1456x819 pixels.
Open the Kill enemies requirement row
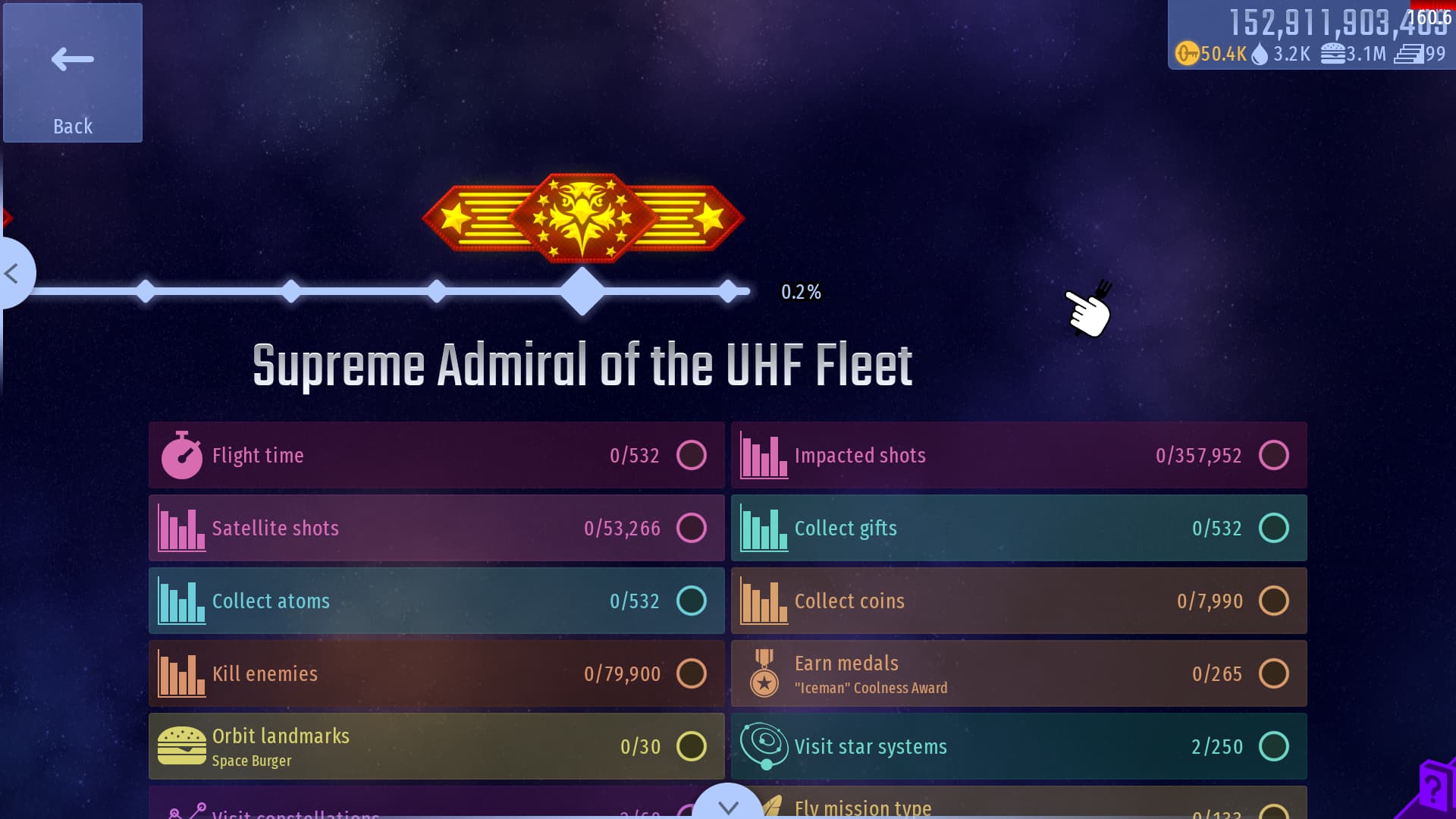[x=436, y=673]
